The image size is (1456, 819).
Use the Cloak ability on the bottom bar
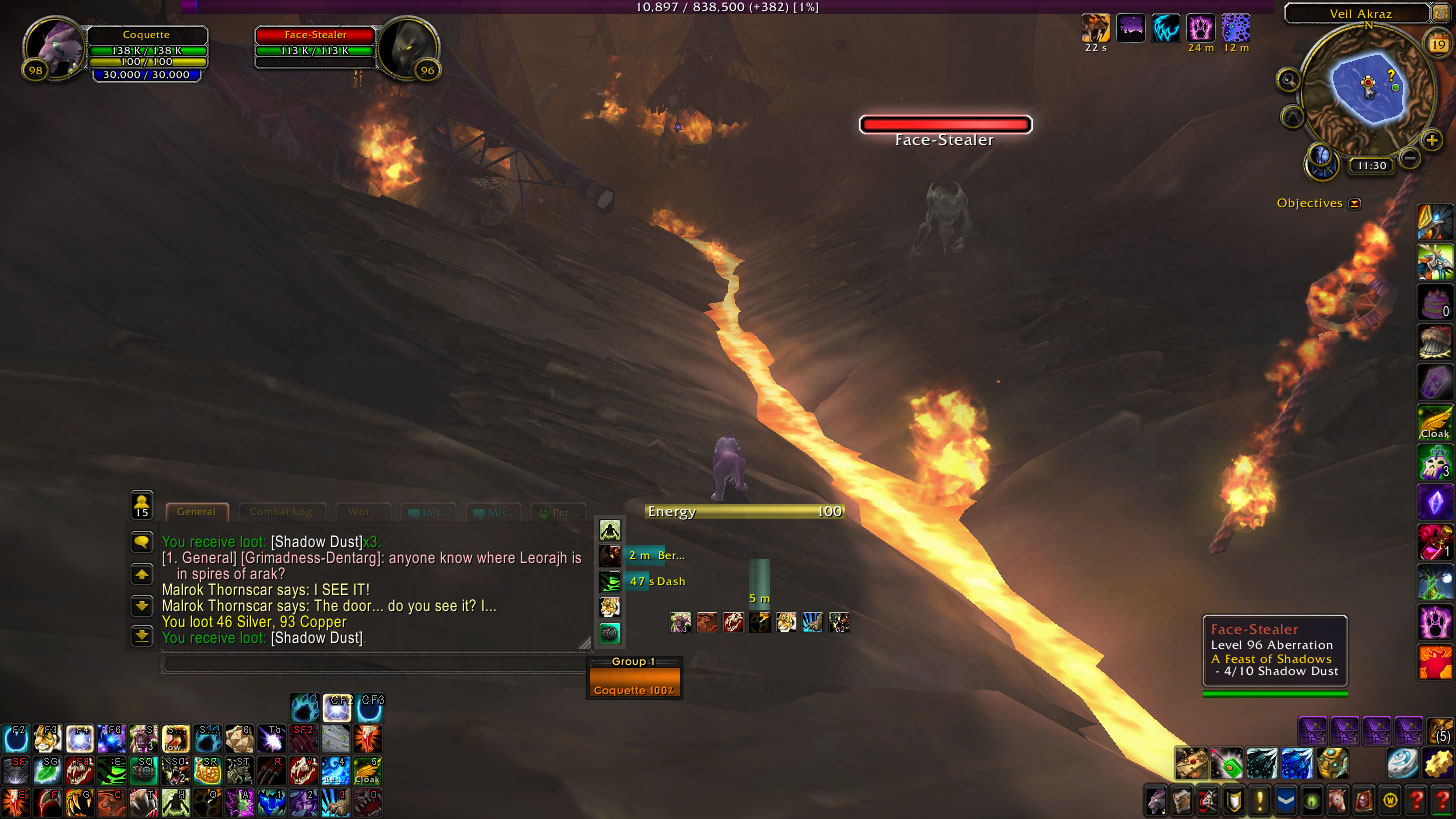(x=367, y=771)
